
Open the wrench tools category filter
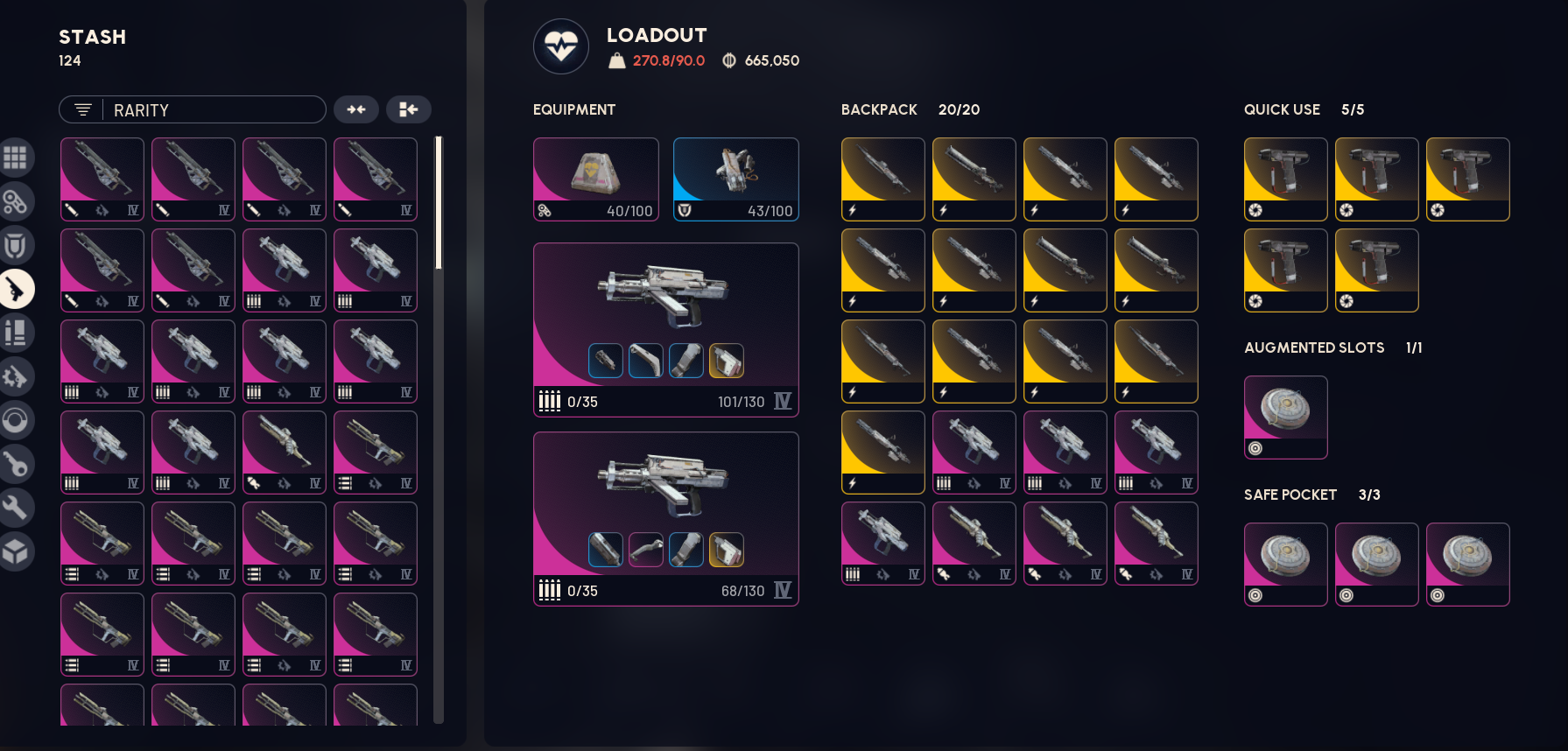(x=16, y=508)
